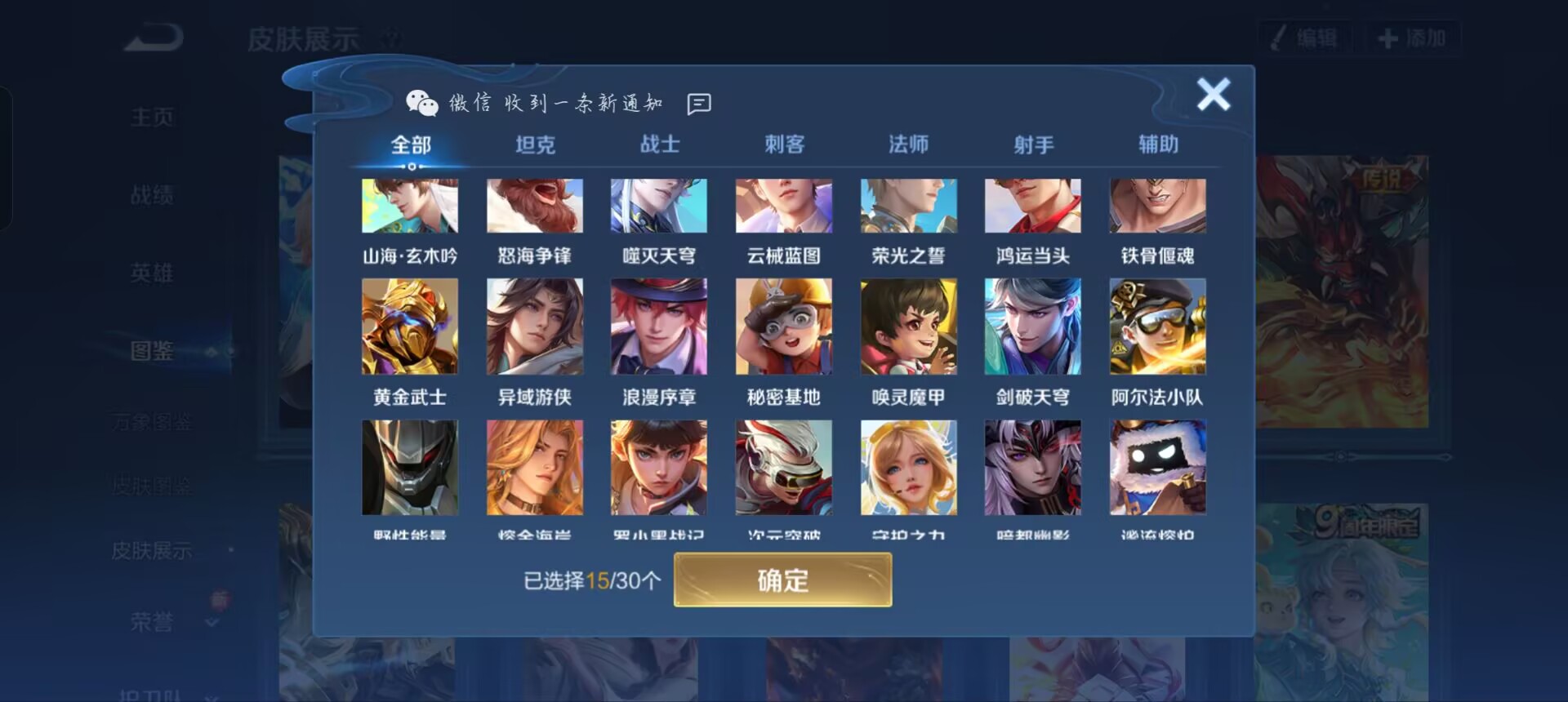Select the 射手 category tab
The image size is (1568, 702).
click(x=1033, y=144)
